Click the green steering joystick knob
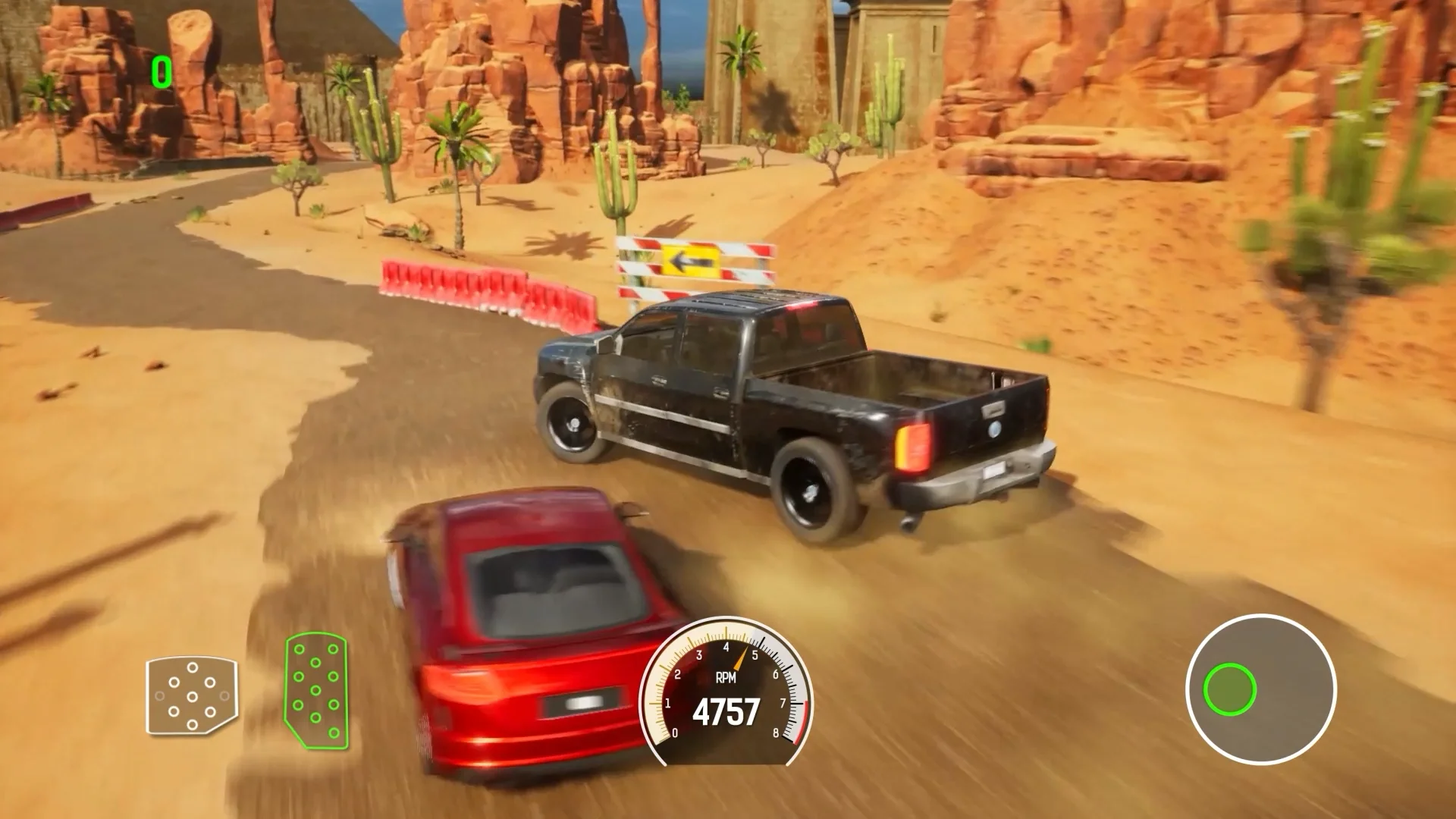Image resolution: width=1456 pixels, height=819 pixels. 1228,690
